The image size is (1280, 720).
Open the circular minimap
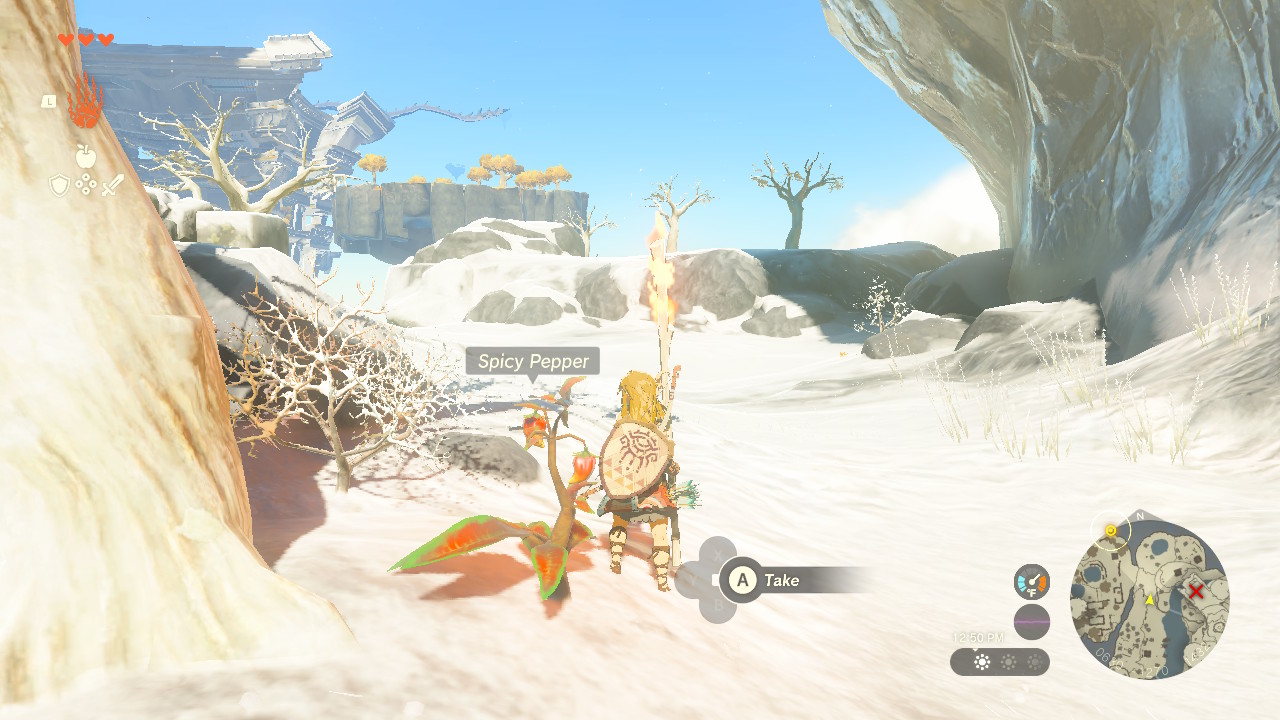tap(1149, 598)
